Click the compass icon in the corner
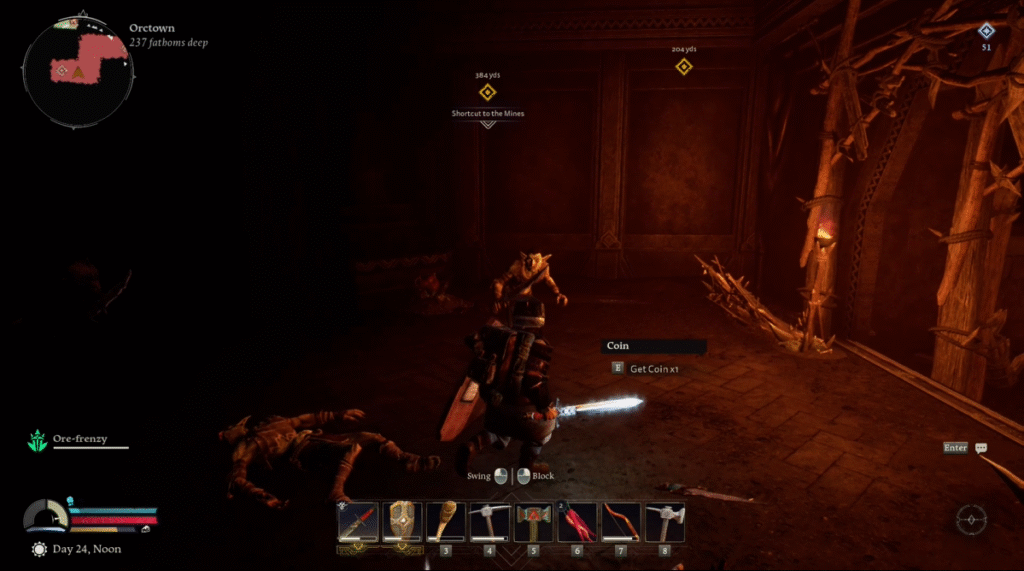 pyautogui.click(x=970, y=520)
